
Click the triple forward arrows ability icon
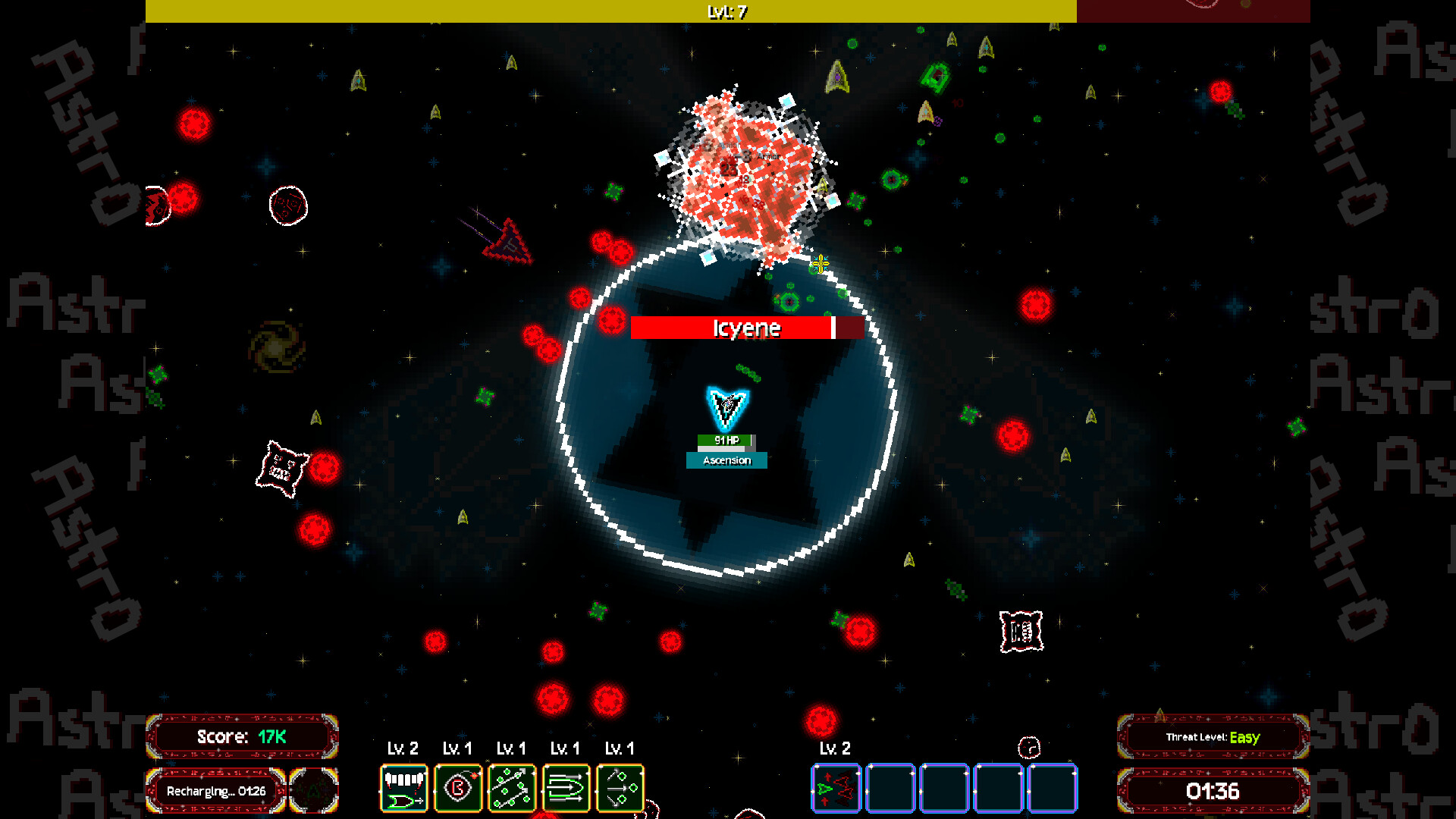point(566,788)
